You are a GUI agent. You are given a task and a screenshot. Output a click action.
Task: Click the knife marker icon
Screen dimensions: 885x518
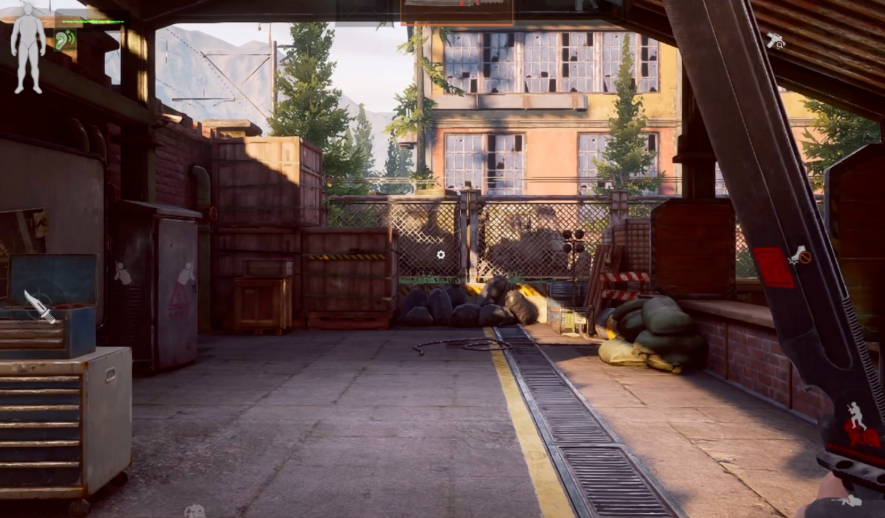(40, 306)
